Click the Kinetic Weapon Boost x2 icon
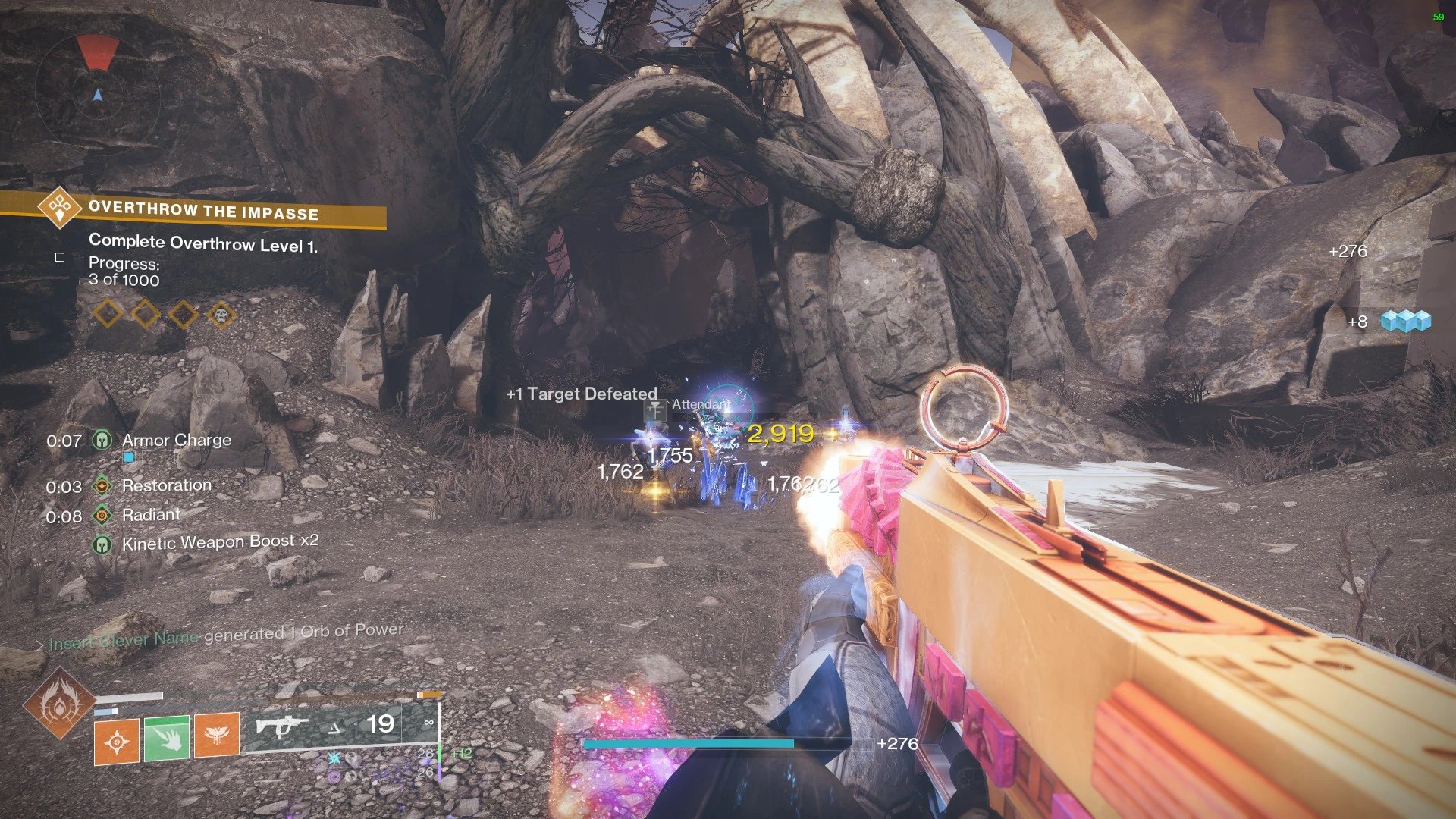The height and width of the screenshot is (819, 1456). click(102, 544)
